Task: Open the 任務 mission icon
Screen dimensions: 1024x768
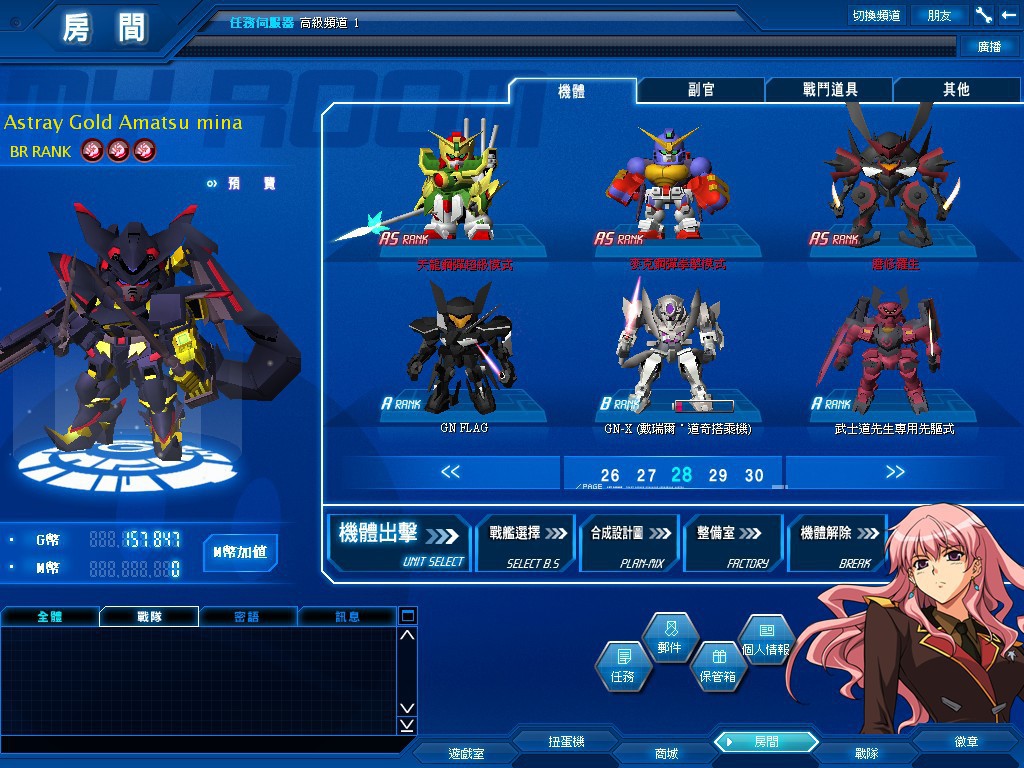Action: [x=622, y=666]
